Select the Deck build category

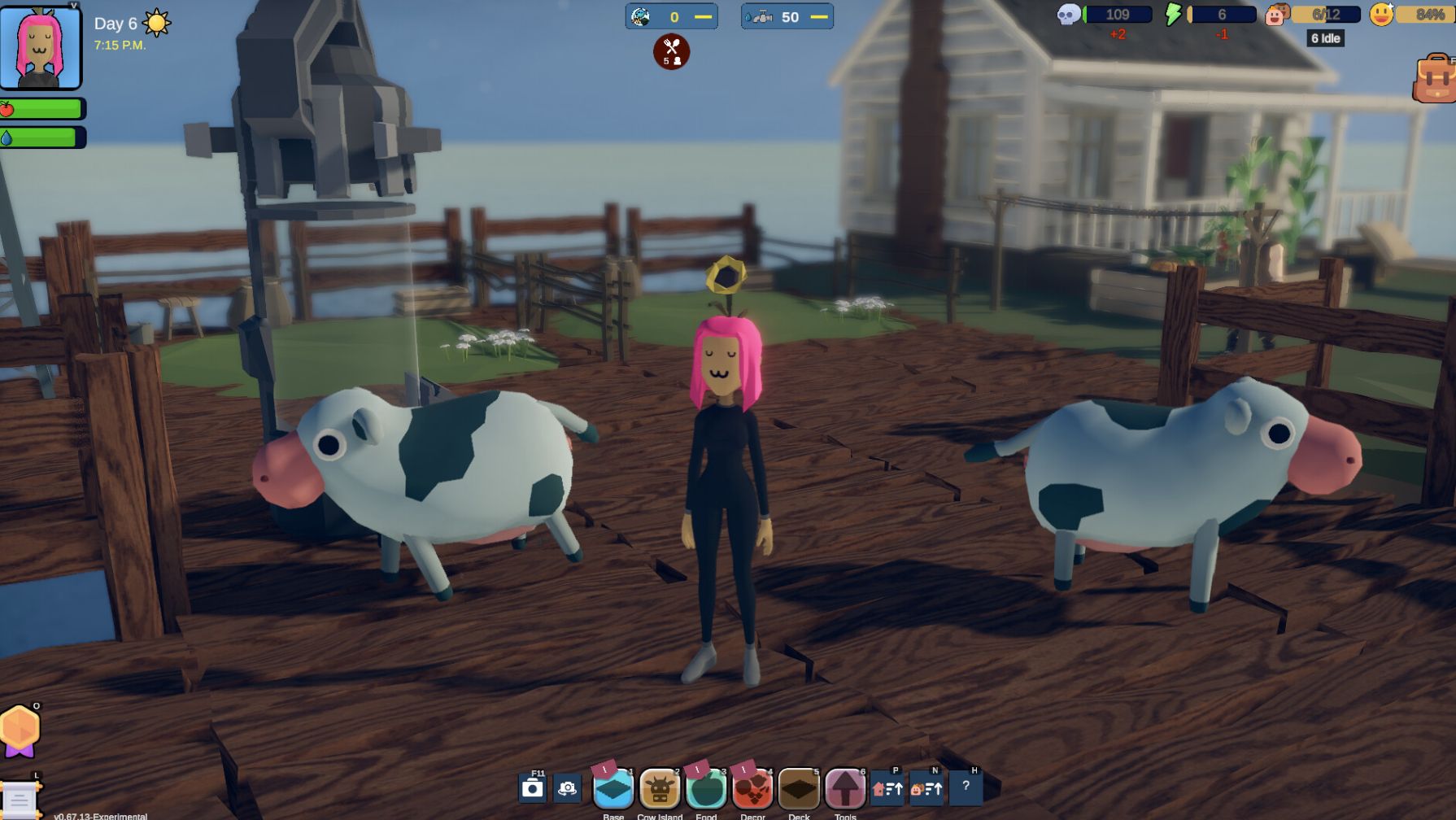pyautogui.click(x=799, y=788)
